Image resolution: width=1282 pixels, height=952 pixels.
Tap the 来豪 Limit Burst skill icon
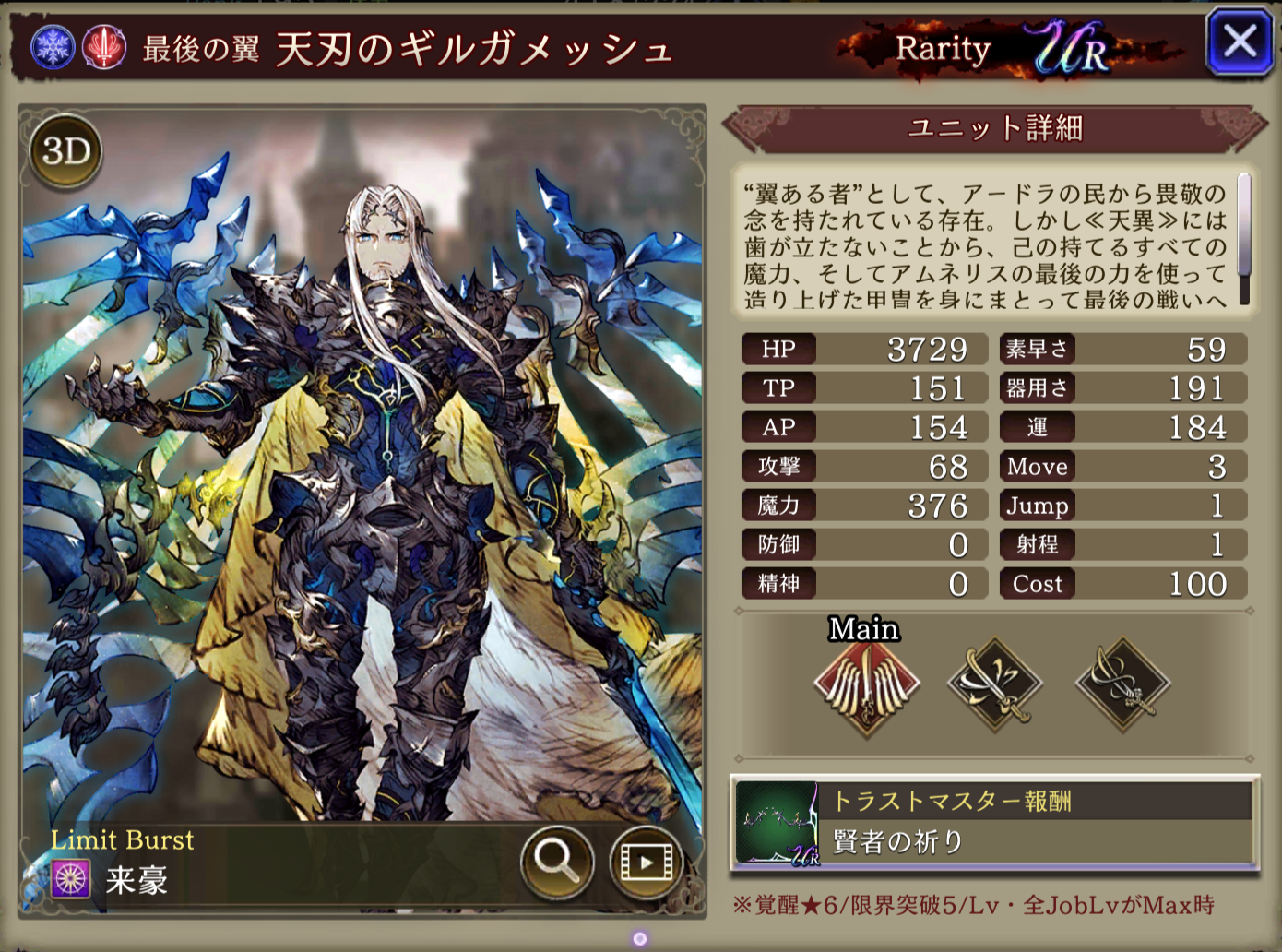pos(71,879)
